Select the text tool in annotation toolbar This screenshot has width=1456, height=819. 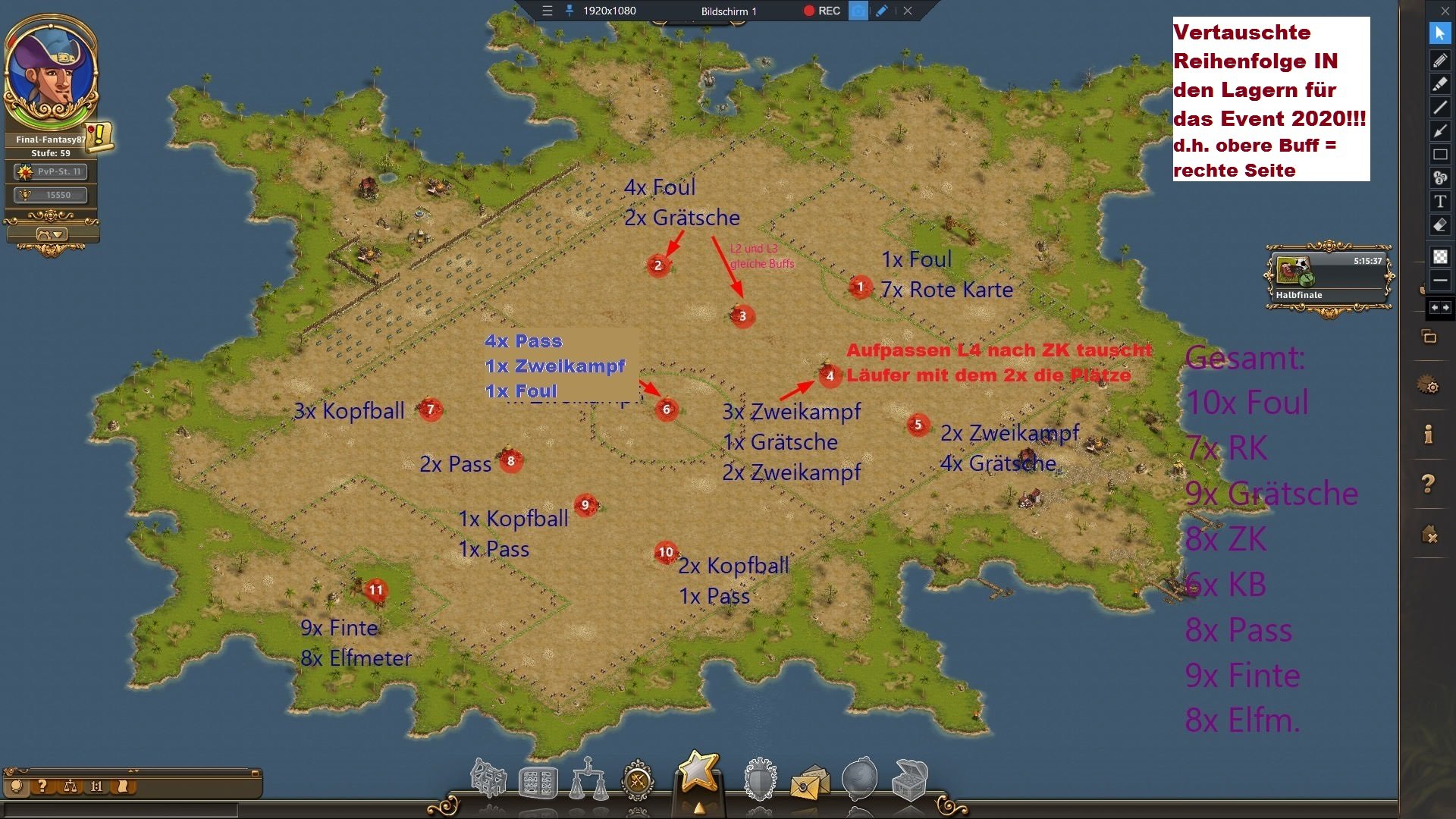1440,201
